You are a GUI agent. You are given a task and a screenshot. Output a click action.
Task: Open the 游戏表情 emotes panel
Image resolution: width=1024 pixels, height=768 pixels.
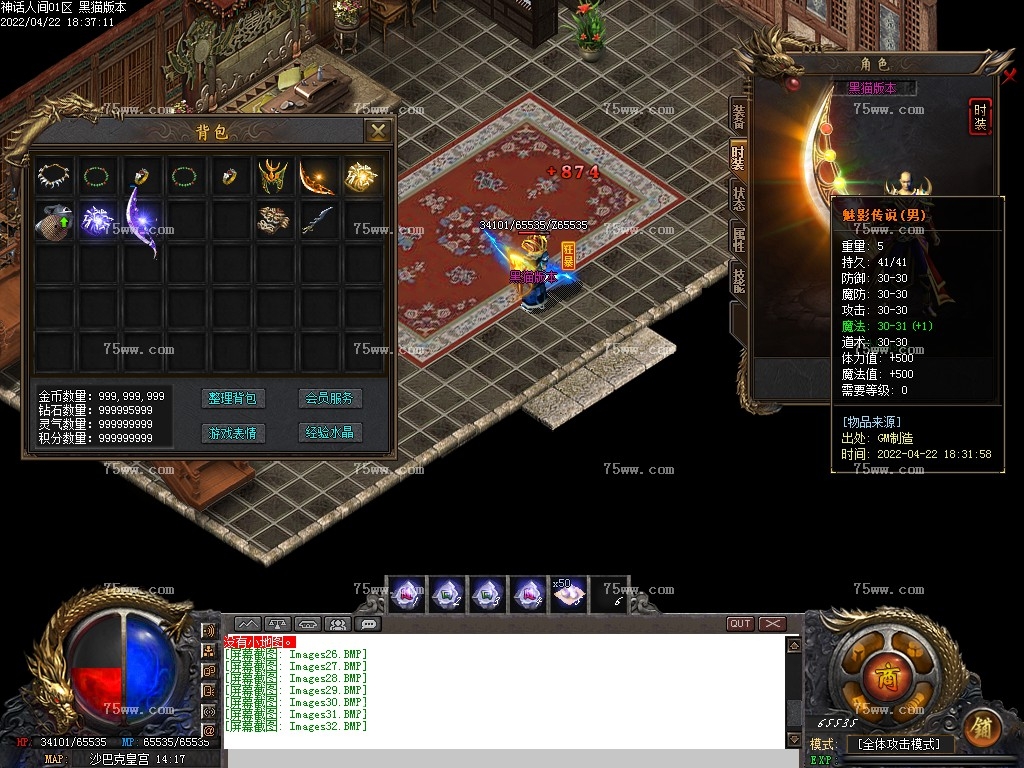pyautogui.click(x=232, y=433)
